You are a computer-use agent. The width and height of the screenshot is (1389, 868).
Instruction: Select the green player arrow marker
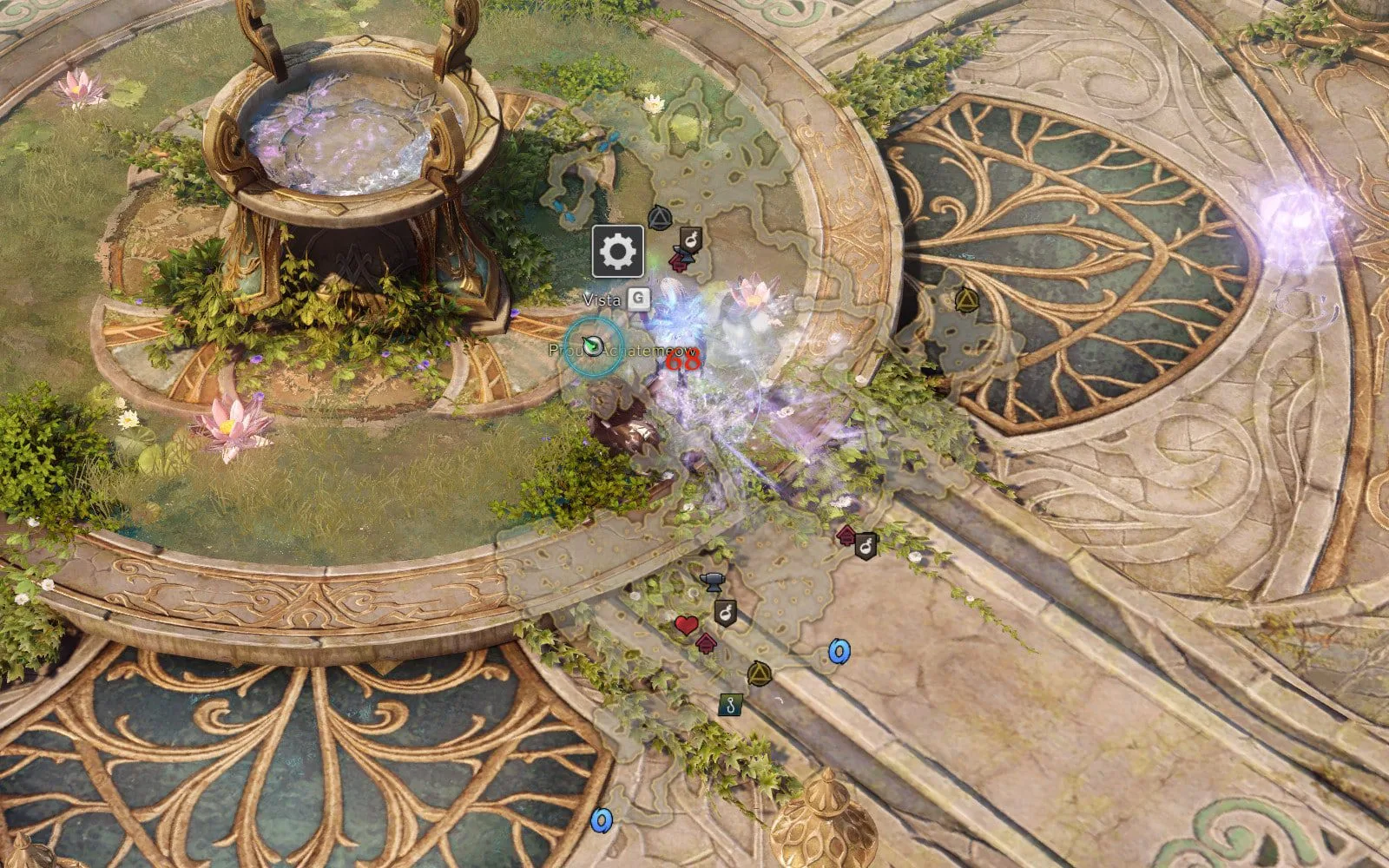tap(593, 345)
